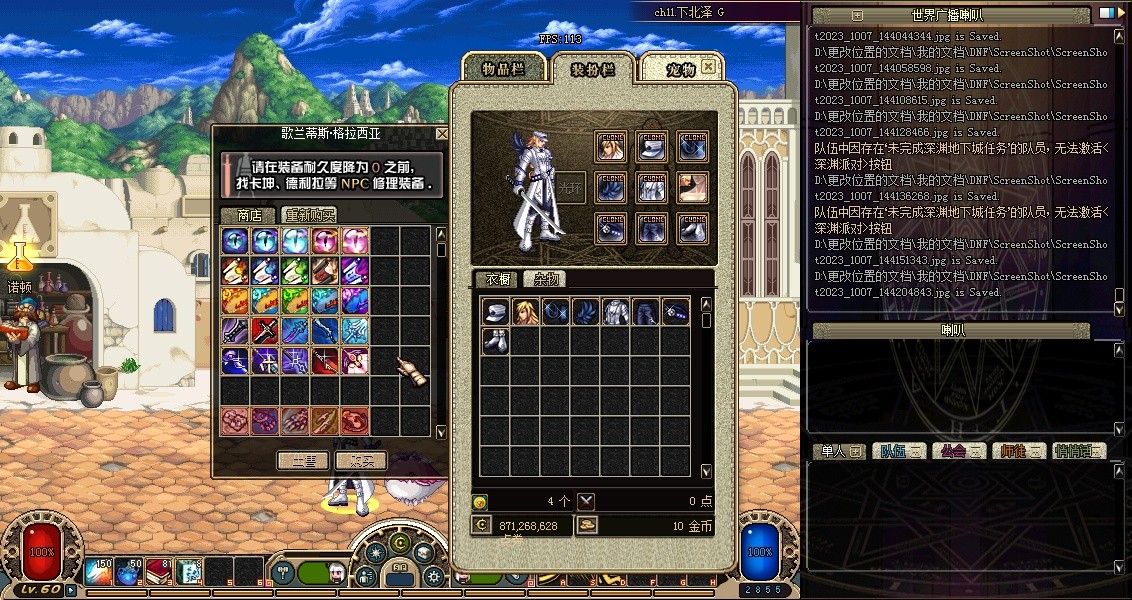The width and height of the screenshot is (1132, 600).
Task: Close the inventory panel
Action: point(709,67)
